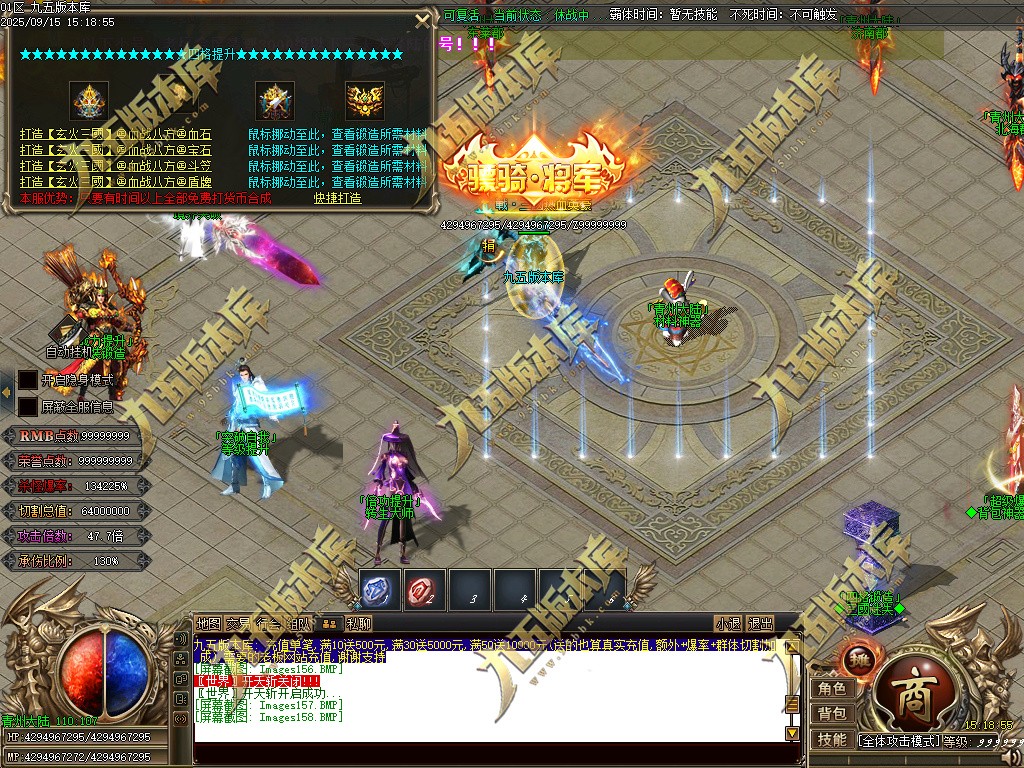The height and width of the screenshot is (768, 1024).
Task: Select the blue gem hotbar slot
Action: [380, 590]
